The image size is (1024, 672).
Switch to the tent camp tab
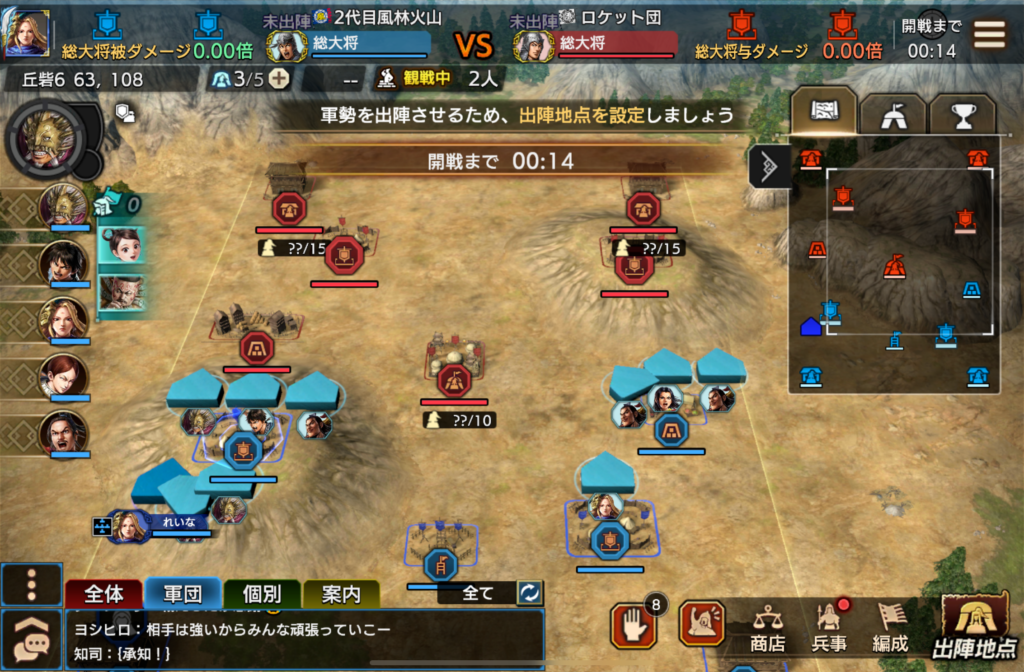point(892,115)
